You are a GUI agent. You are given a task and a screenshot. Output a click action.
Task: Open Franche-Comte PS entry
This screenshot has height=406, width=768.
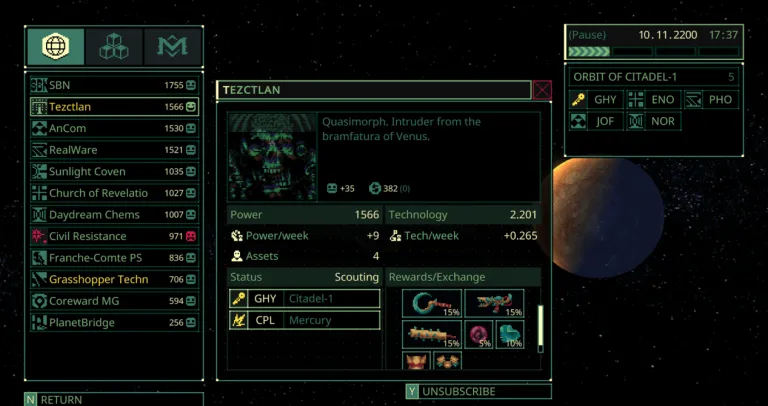[114, 258]
